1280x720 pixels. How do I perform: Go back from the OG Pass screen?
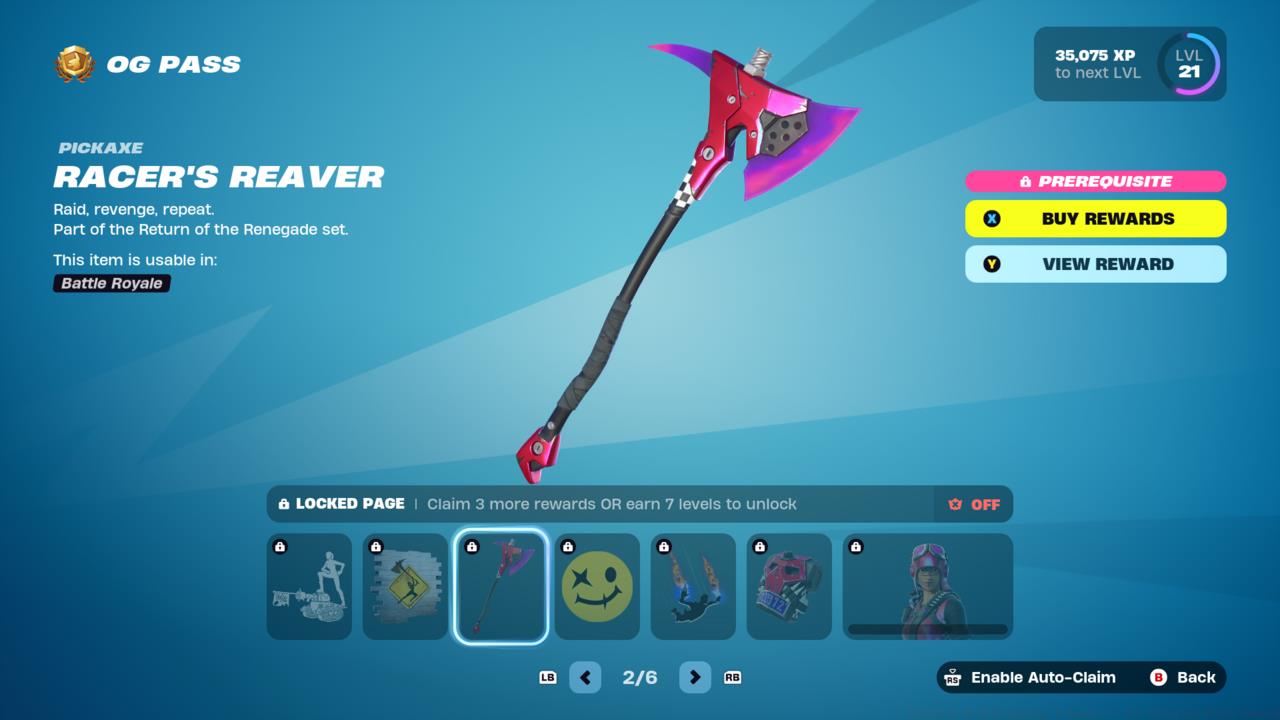point(1183,677)
